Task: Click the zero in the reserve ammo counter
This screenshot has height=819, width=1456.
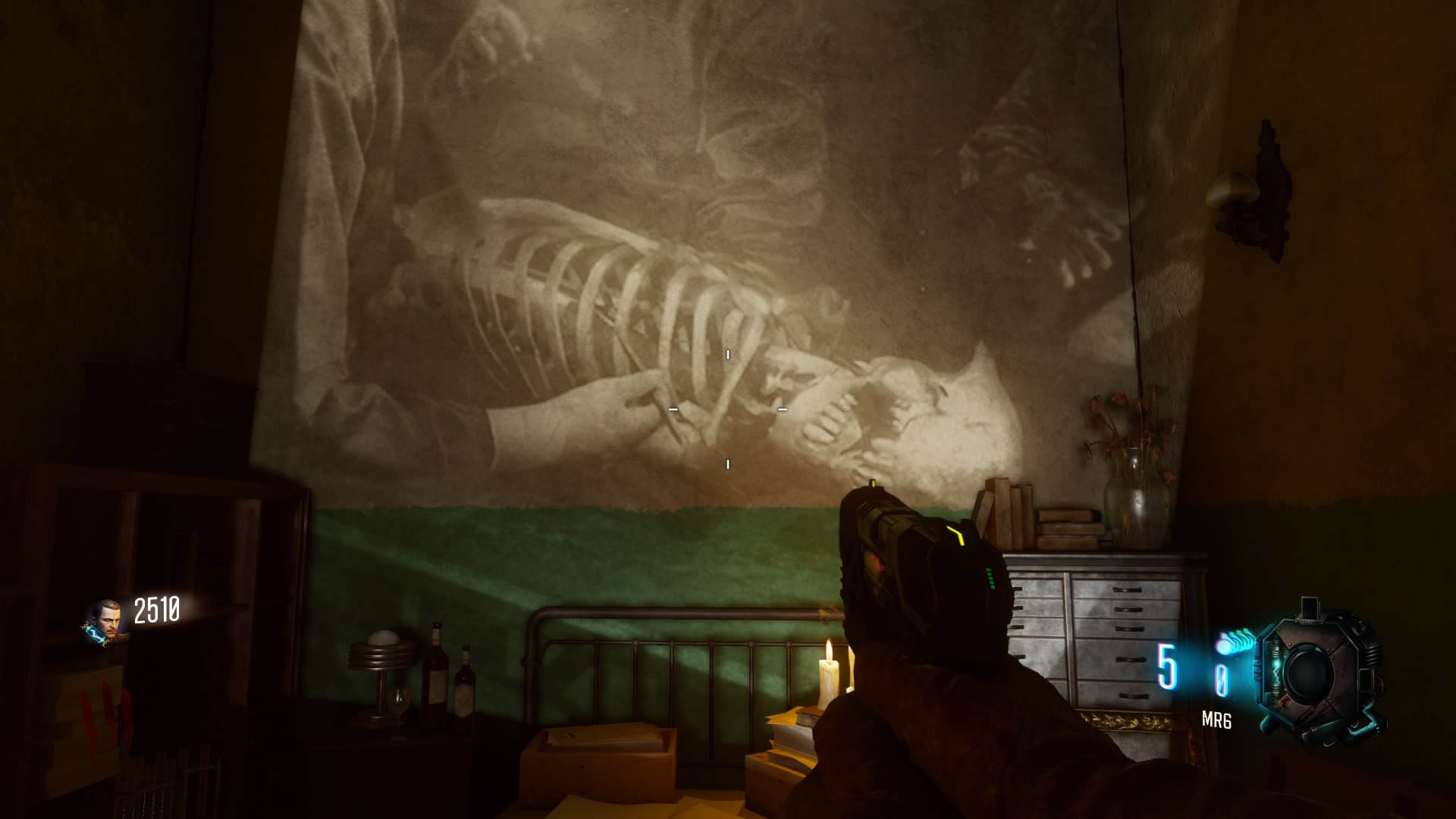Action: 1222,679
